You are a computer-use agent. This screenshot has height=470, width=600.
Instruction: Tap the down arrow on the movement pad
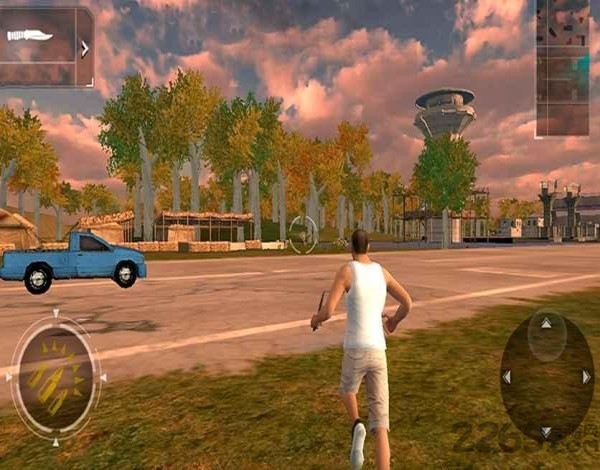(x=545, y=431)
